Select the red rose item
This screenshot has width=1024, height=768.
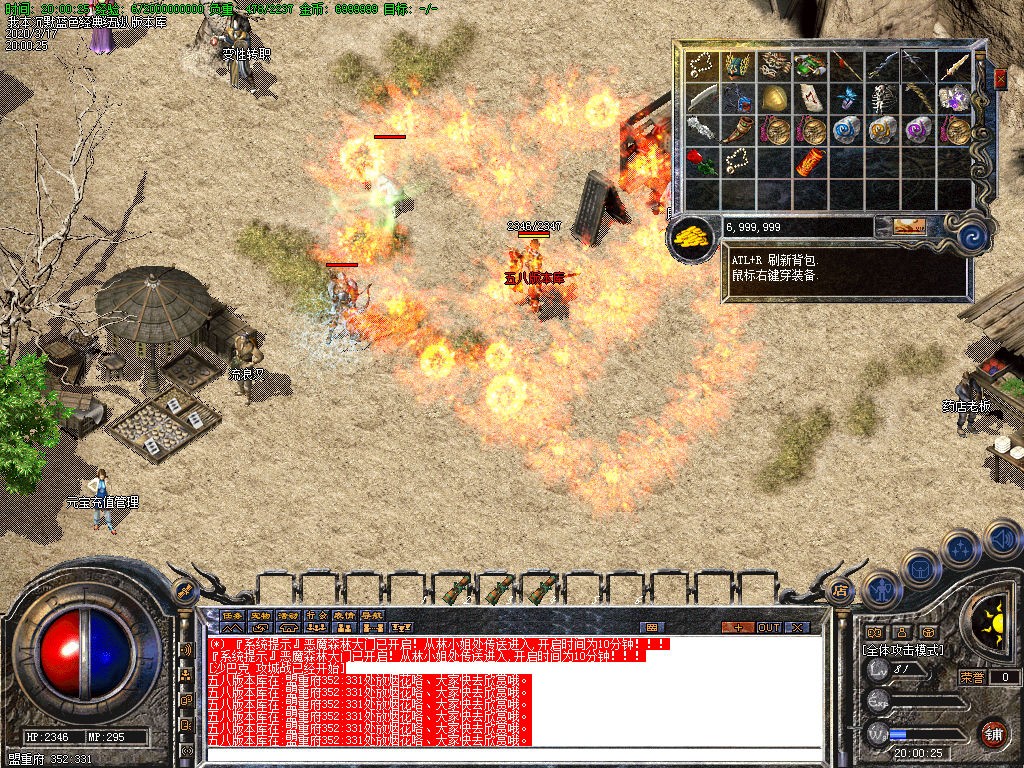pyautogui.click(x=703, y=161)
